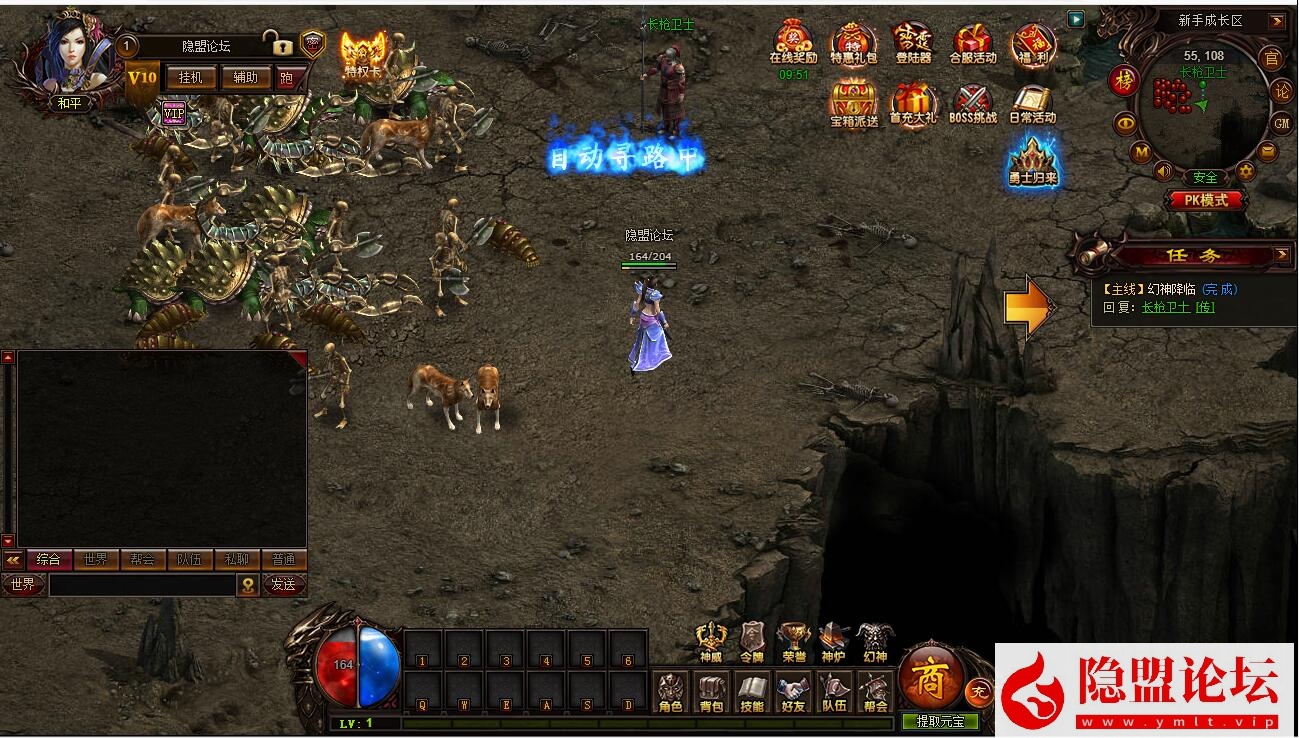The image size is (1299, 738).
Task: Toggle the PK模式 button
Action: [1206, 200]
